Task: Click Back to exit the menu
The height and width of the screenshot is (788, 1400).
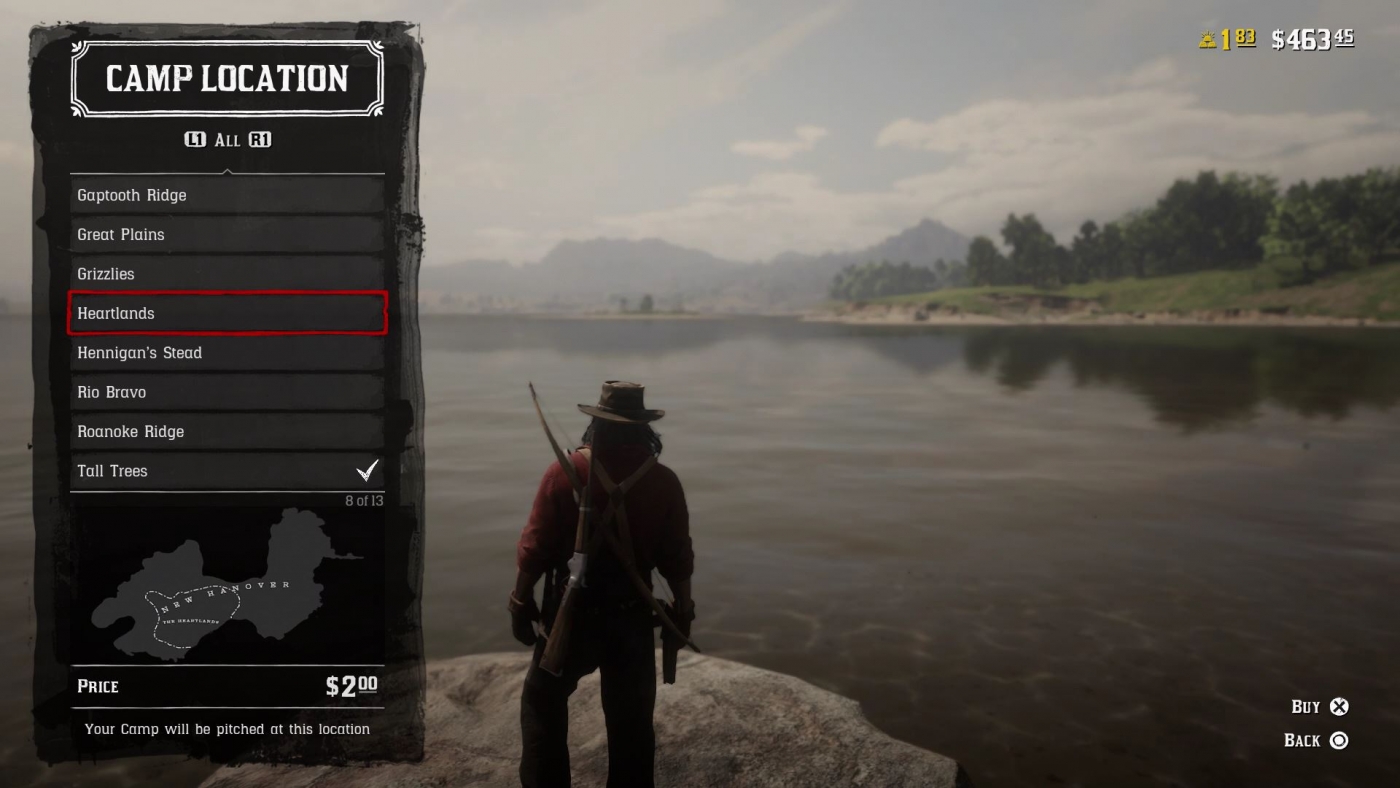Action: (1318, 740)
